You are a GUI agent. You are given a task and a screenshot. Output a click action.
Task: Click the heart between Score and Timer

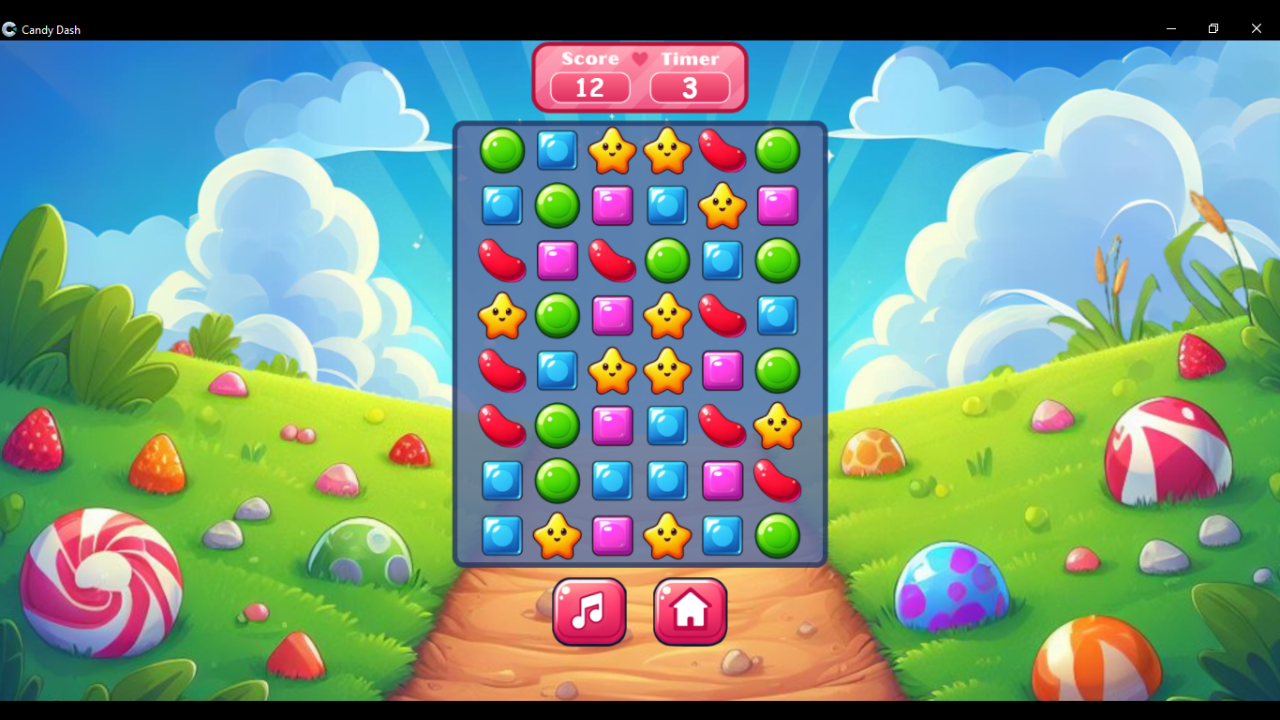click(640, 59)
